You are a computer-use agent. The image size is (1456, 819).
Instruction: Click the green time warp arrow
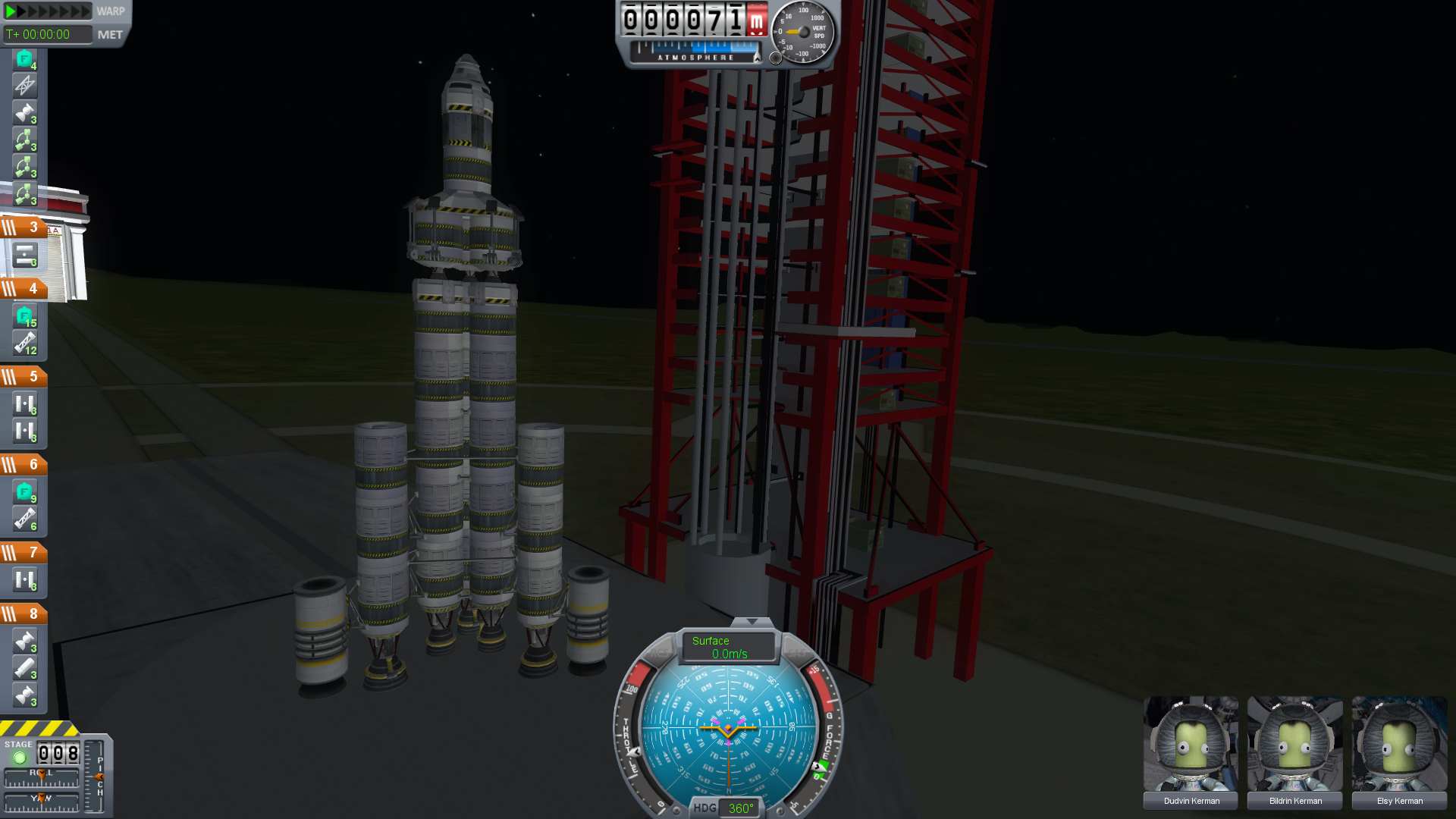click(x=11, y=11)
